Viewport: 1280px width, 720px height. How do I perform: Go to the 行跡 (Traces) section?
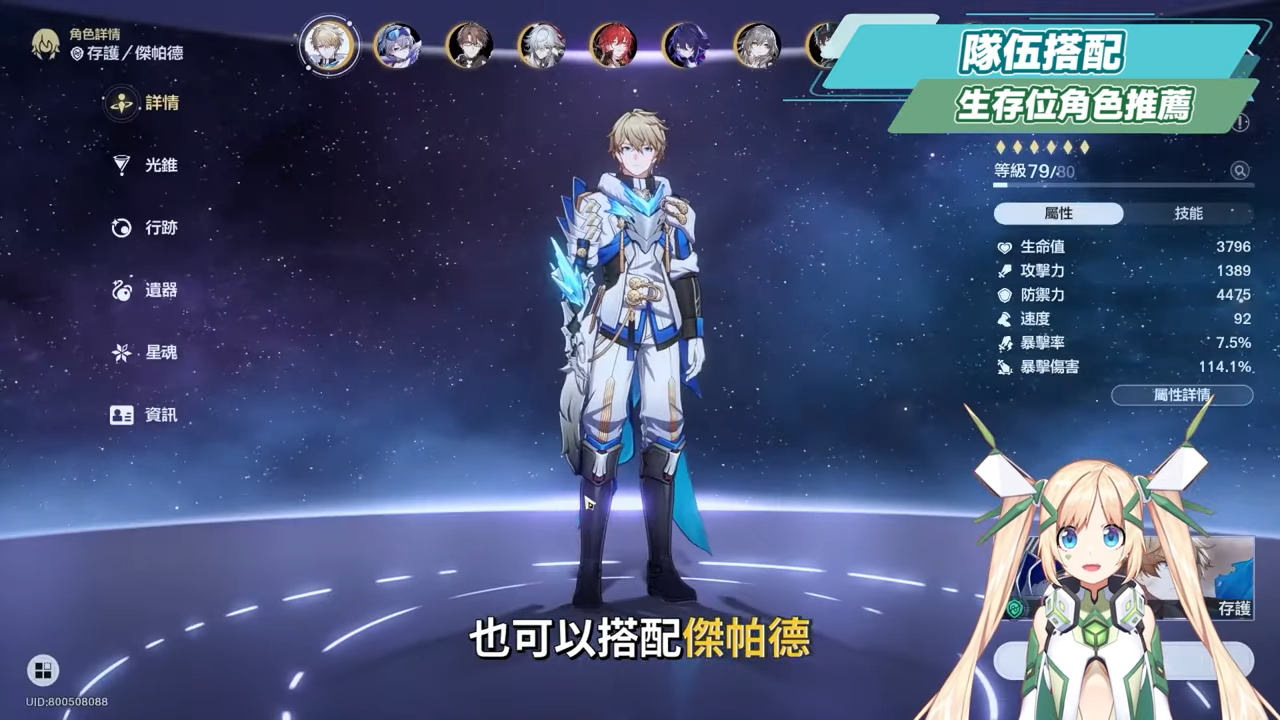145,228
